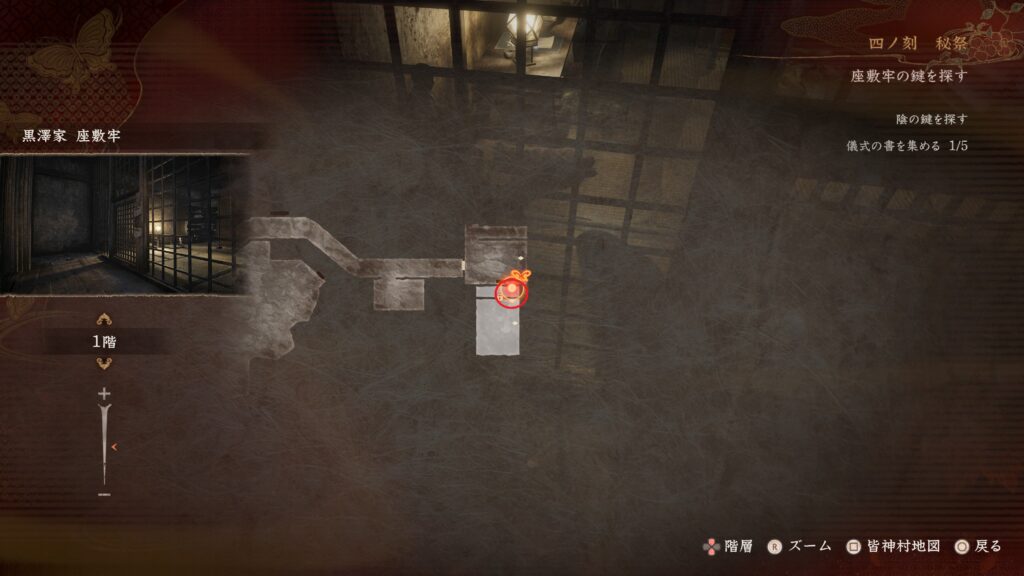Image resolution: width=1024 pixels, height=576 pixels.
Task: Click the orange indicator on the zoom slider
Action: click(x=114, y=447)
